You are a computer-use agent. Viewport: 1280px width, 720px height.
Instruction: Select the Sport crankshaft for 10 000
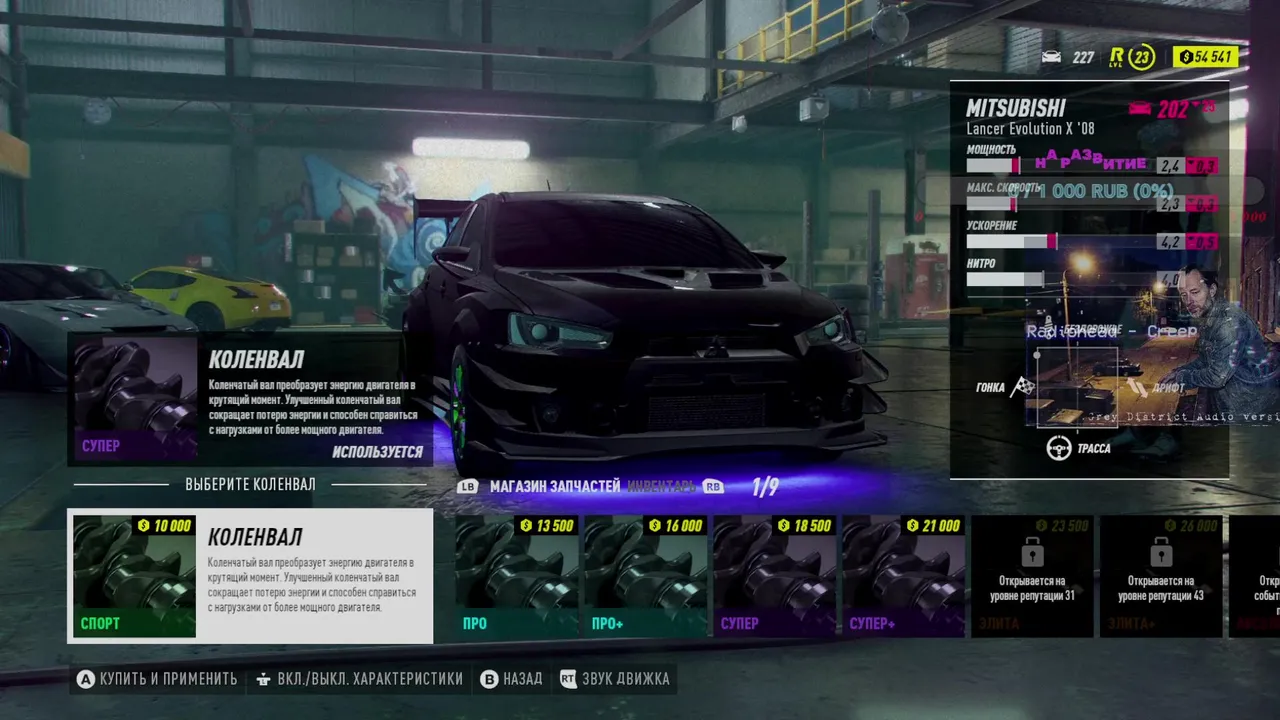250,576
